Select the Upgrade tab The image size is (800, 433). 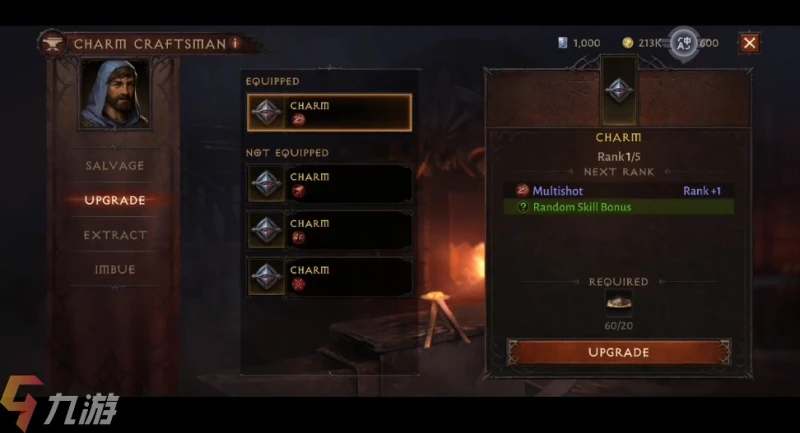[114, 200]
